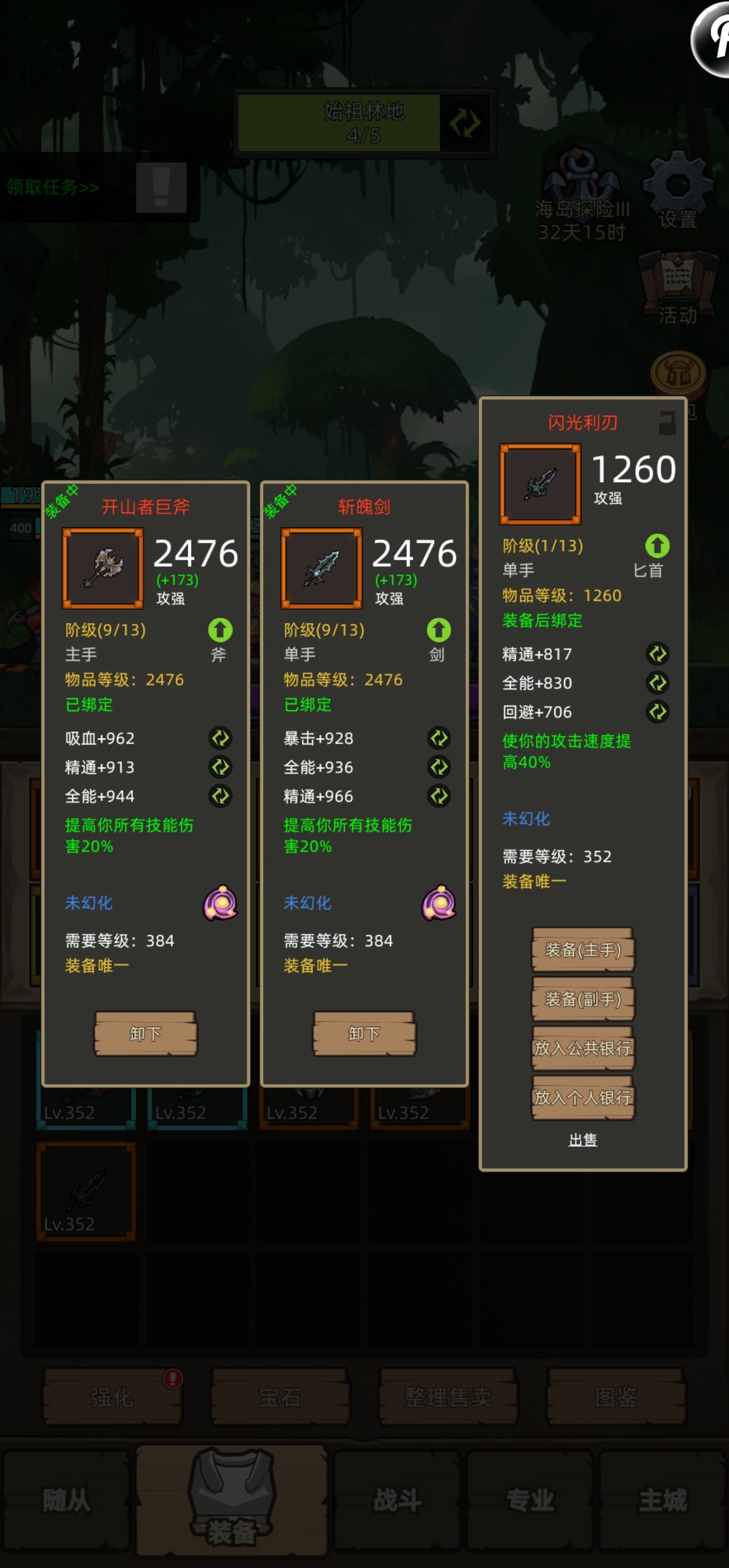Upgrade 开山者巨斧 with the green arrow

coord(220,631)
